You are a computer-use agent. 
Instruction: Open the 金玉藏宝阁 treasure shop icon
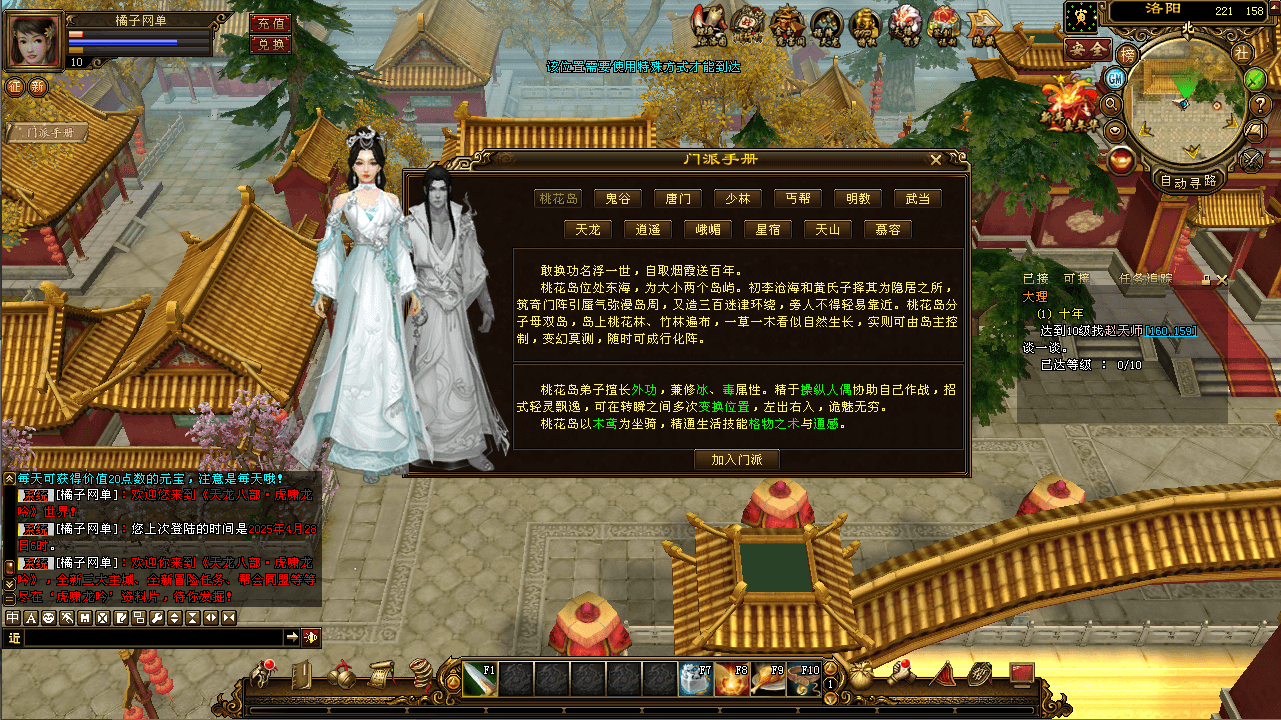pyautogui.click(x=789, y=21)
